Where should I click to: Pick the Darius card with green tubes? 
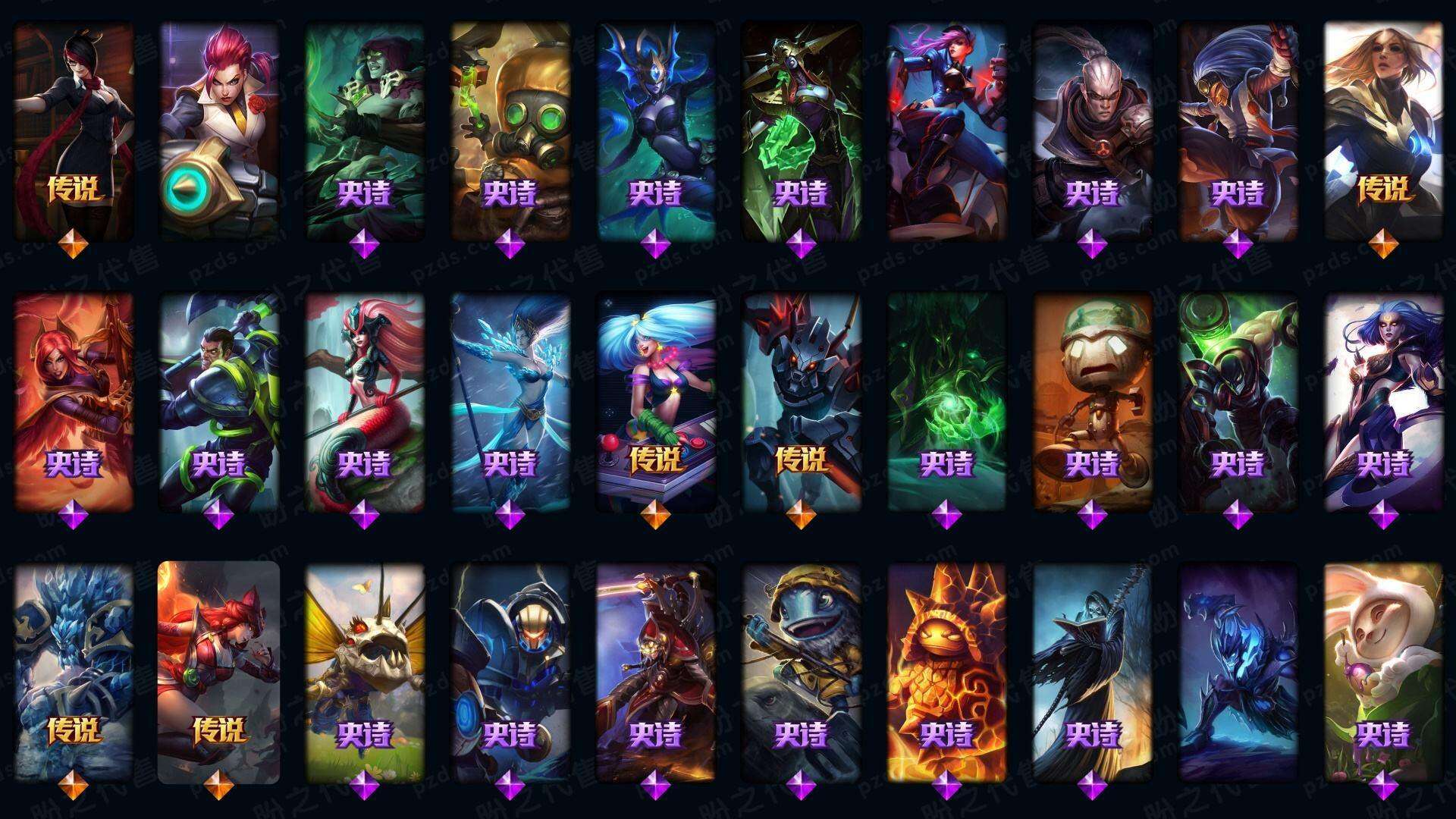[219, 402]
